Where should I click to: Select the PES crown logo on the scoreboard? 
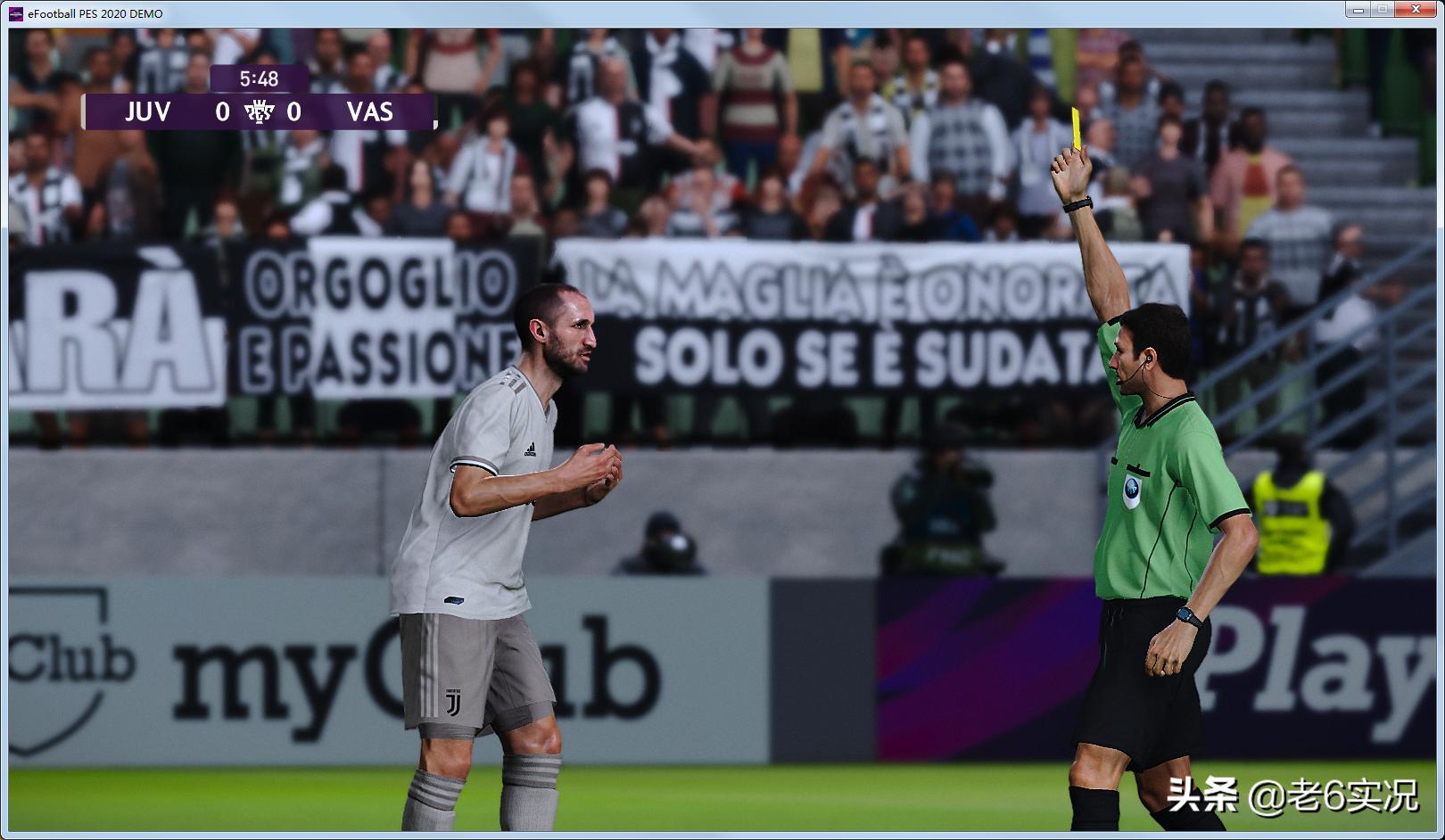259,113
